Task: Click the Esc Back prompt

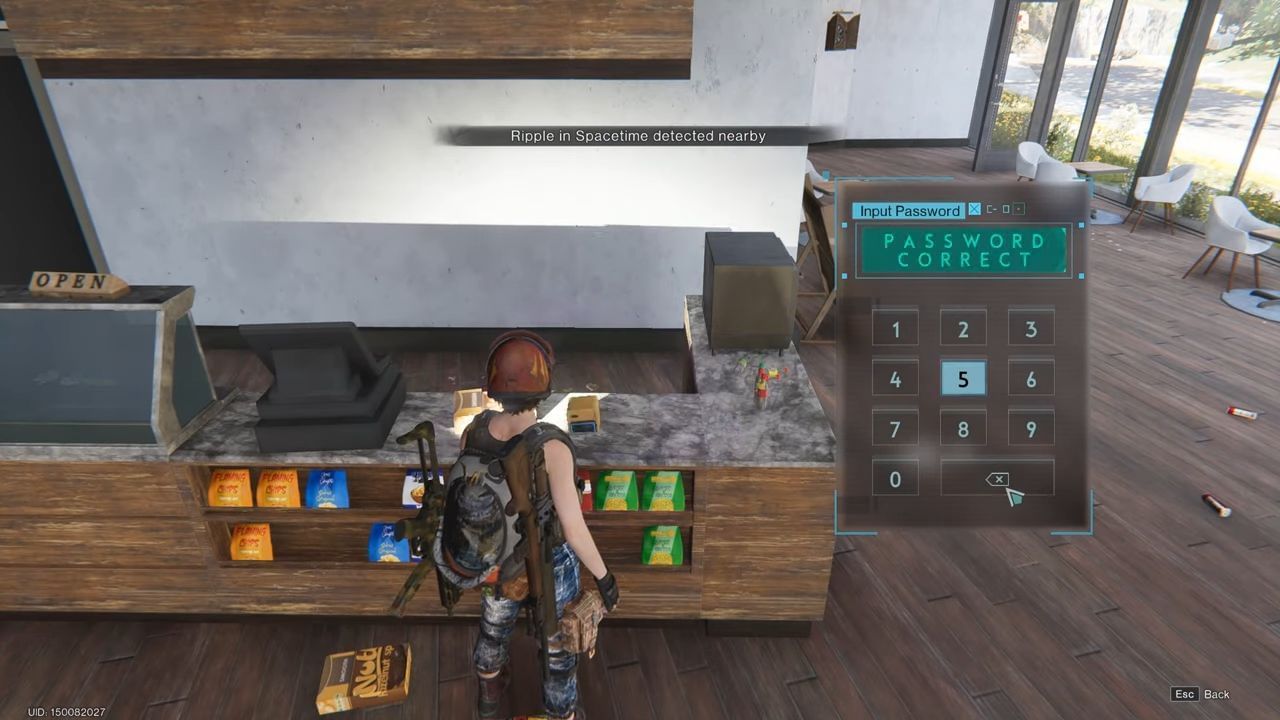Action: coord(1201,694)
